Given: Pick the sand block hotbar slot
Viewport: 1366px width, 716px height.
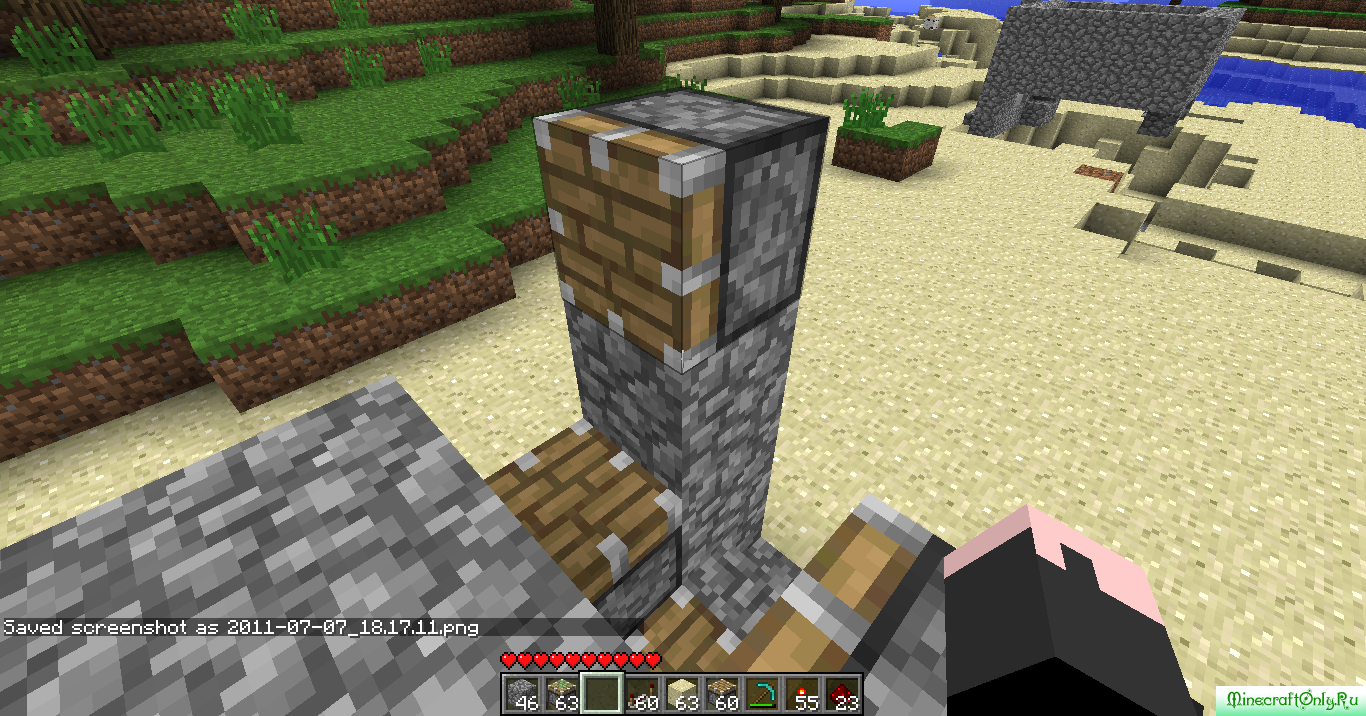Looking at the screenshot, I should (682, 693).
